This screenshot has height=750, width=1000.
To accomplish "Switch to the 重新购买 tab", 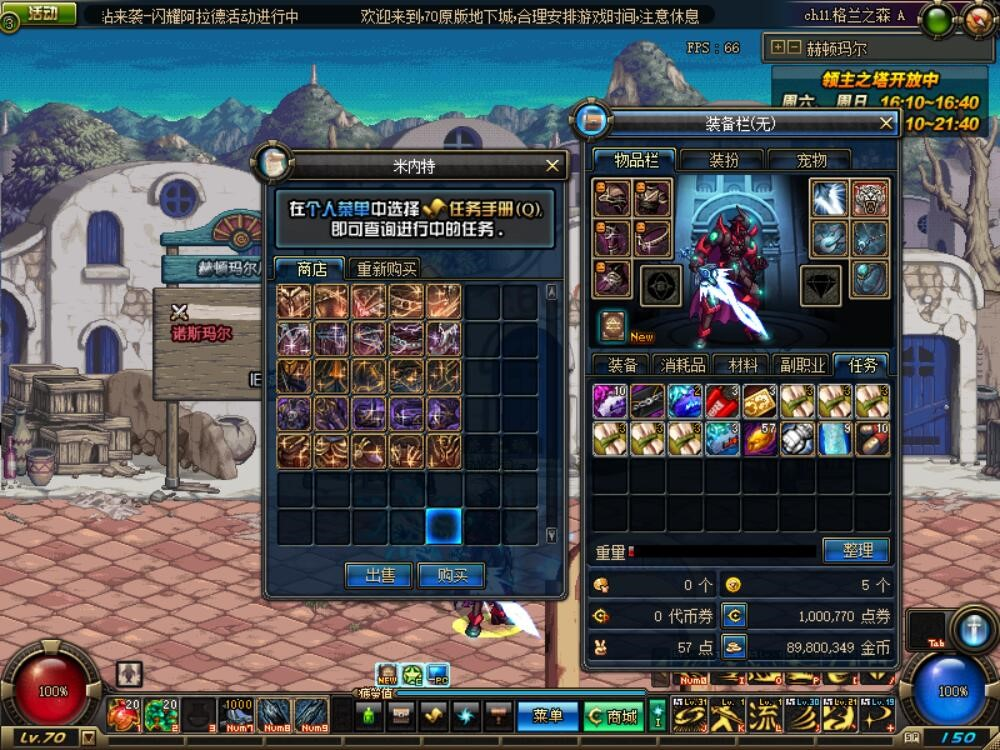I will [x=385, y=269].
